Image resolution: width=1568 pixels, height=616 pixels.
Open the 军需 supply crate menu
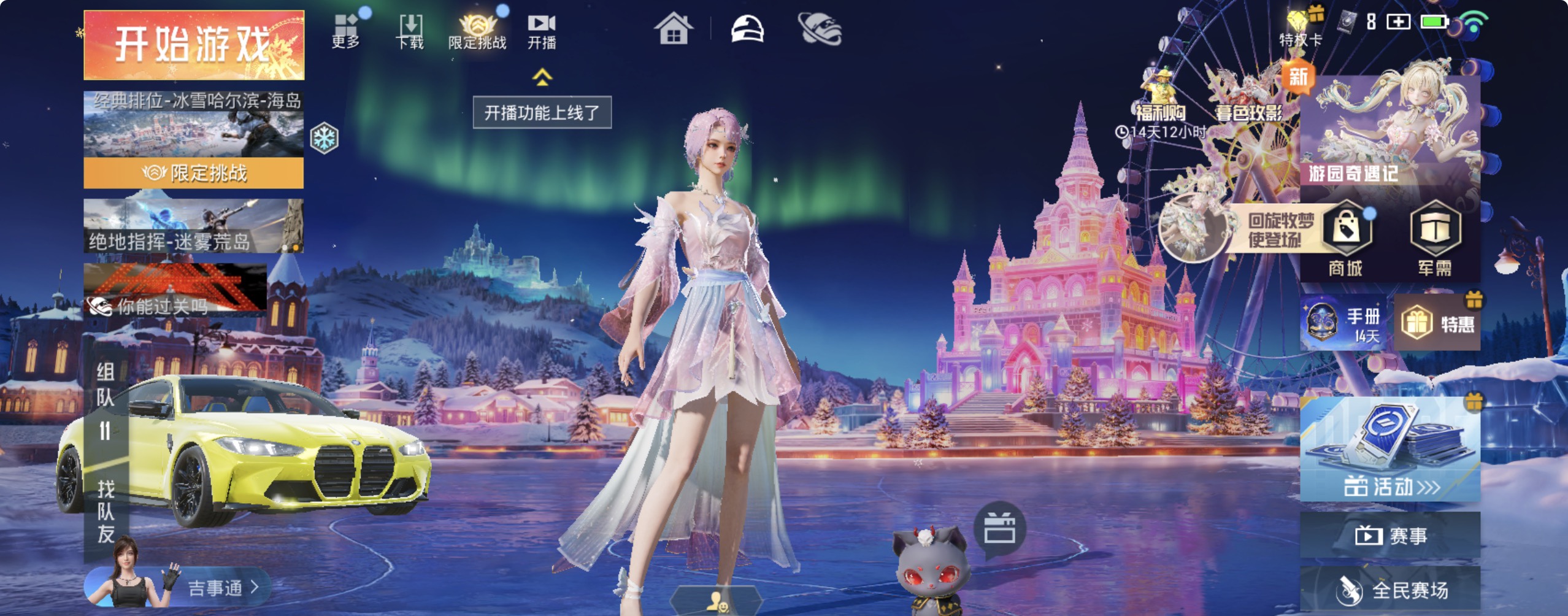(x=1434, y=241)
